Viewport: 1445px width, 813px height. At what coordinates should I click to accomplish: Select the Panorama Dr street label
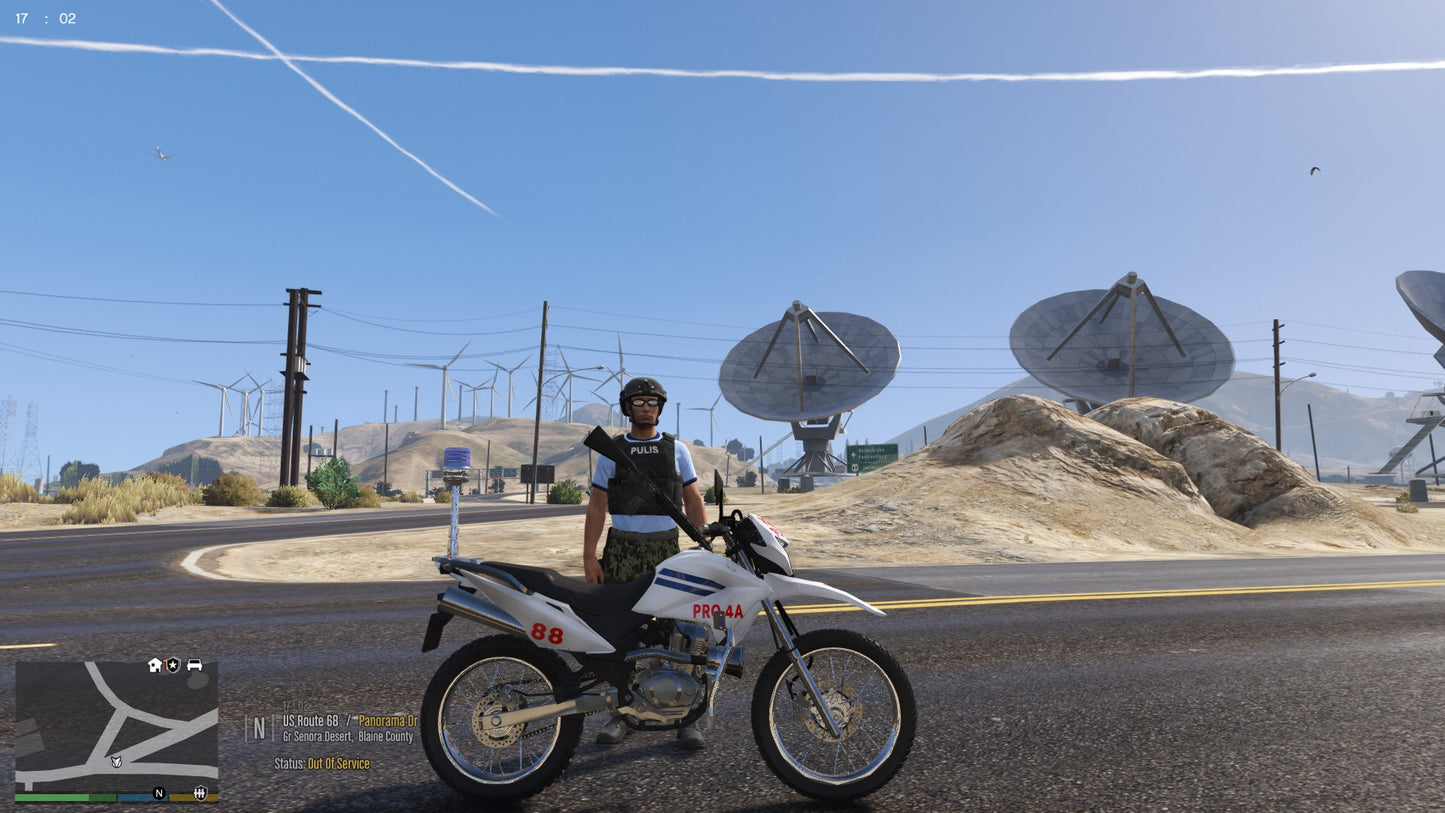pyautogui.click(x=388, y=721)
